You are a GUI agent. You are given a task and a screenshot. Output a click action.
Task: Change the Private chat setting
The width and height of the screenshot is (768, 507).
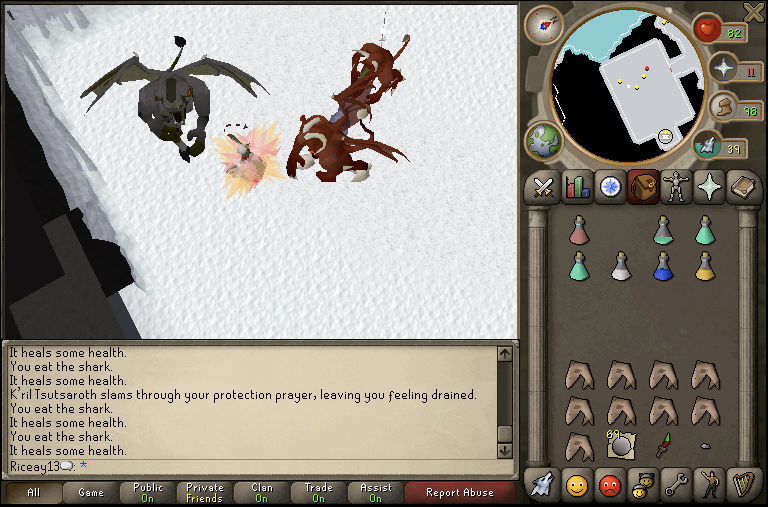click(205, 492)
